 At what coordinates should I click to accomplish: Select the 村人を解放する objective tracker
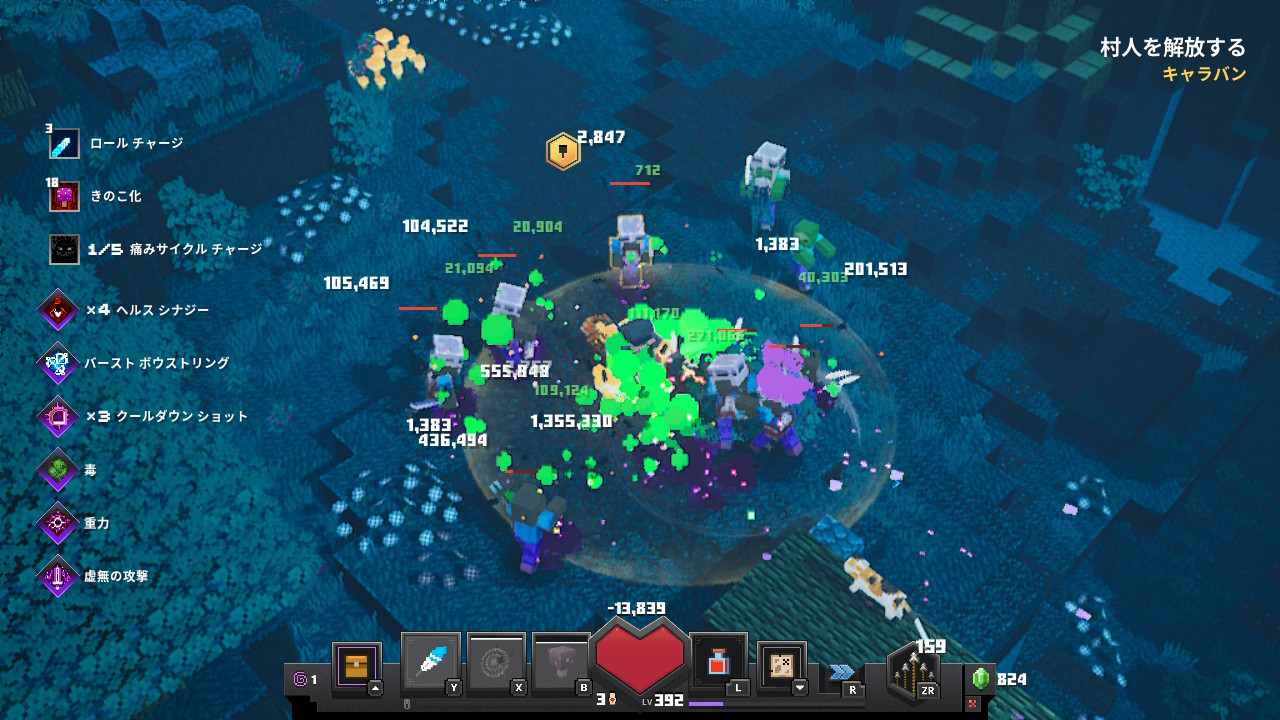1173,48
